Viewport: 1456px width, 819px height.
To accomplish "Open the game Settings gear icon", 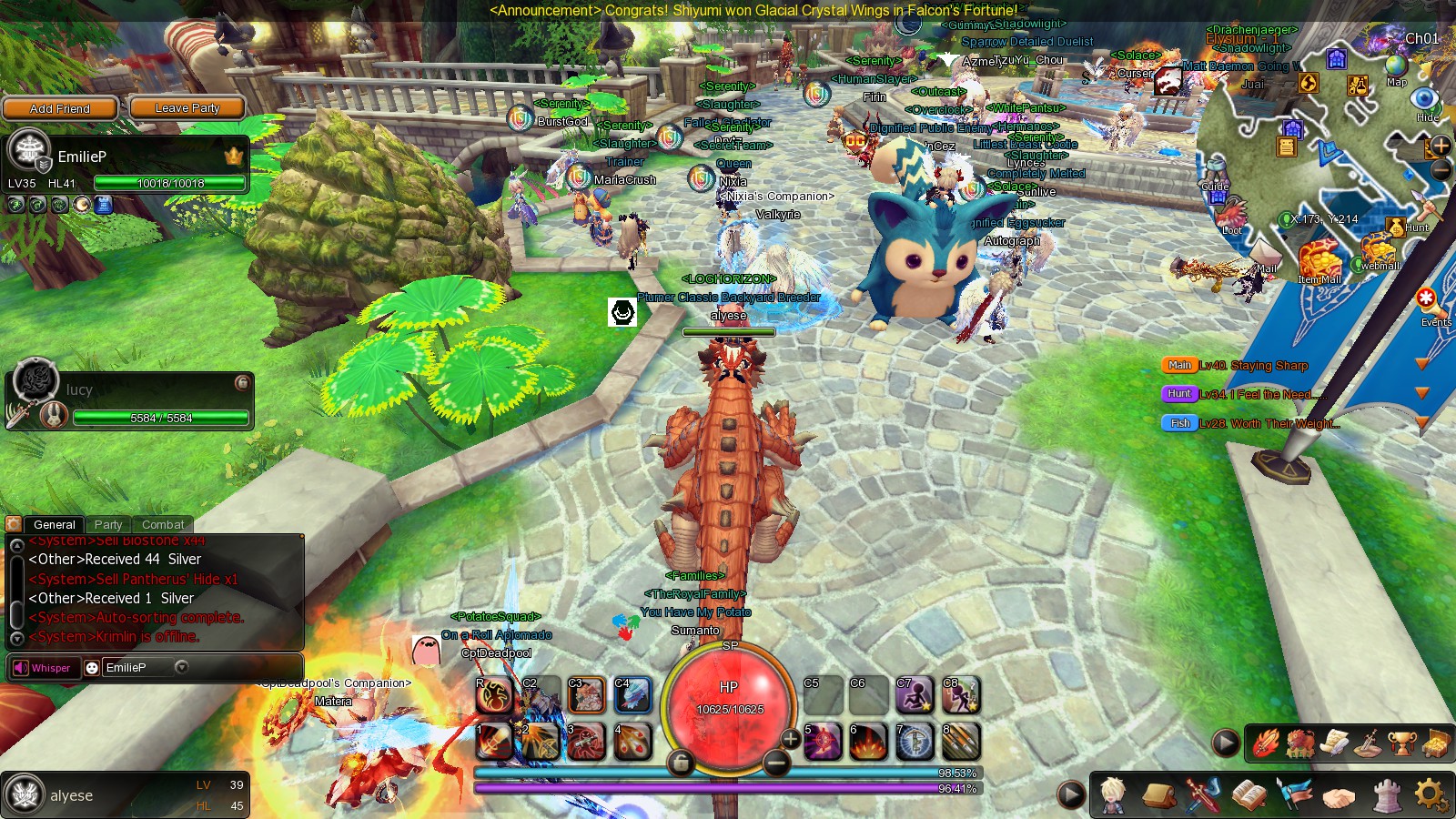I will click(1429, 794).
